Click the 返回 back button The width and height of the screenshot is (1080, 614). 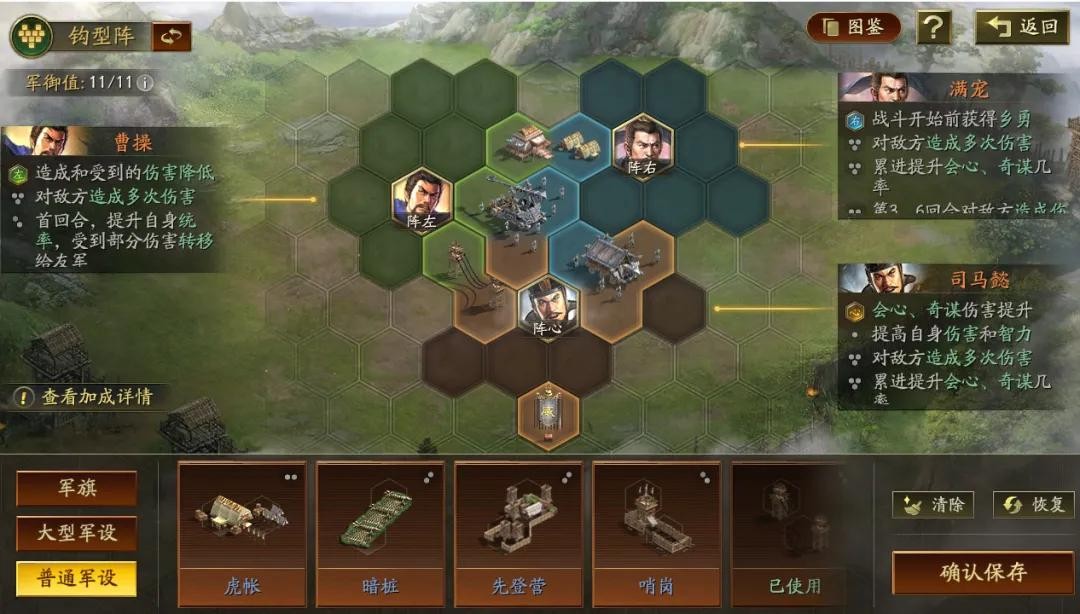tap(1022, 27)
